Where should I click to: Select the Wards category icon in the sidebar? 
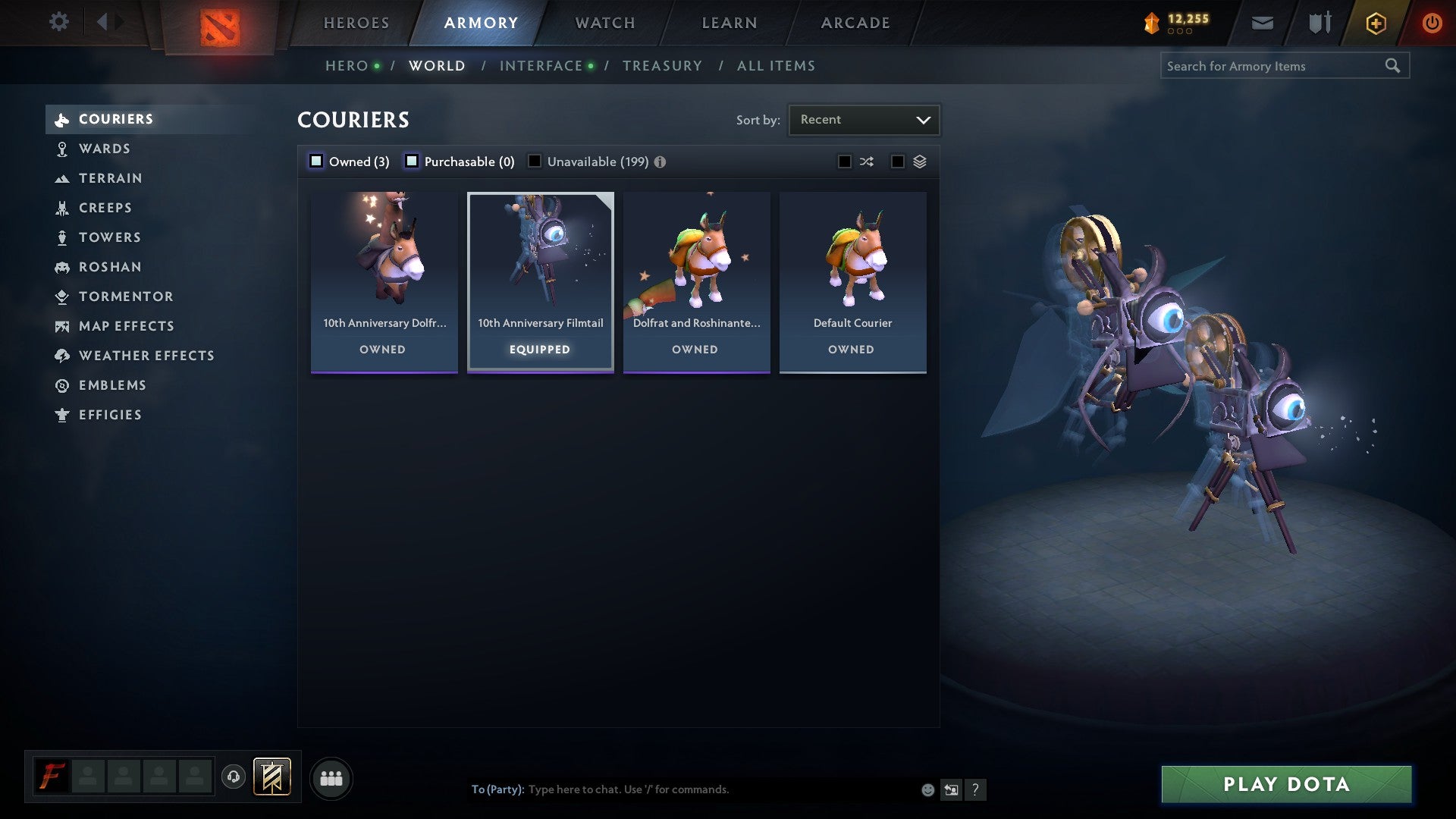[x=63, y=149]
